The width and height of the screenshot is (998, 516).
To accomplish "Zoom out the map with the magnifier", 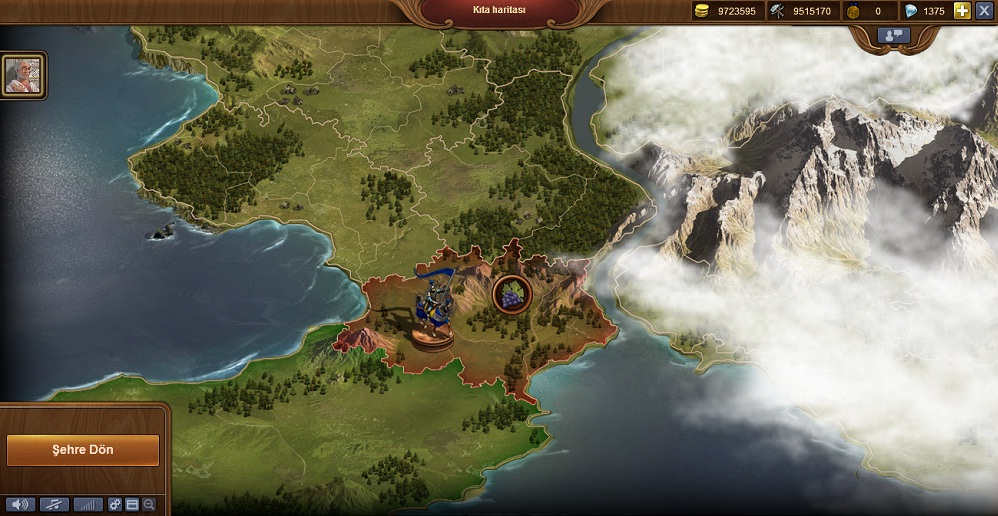I will tap(149, 504).
